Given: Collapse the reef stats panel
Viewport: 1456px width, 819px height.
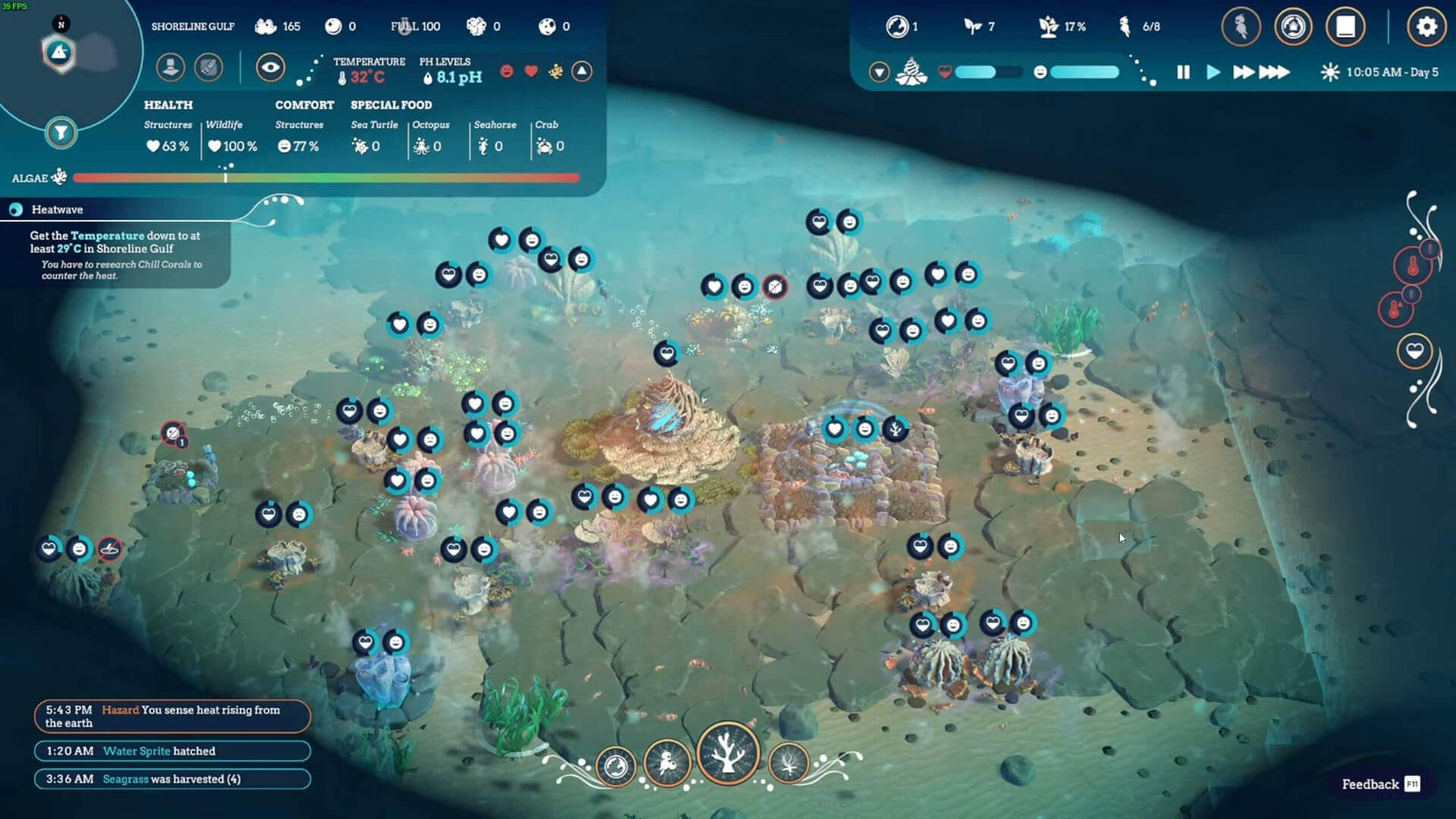Looking at the screenshot, I should pyautogui.click(x=582, y=71).
